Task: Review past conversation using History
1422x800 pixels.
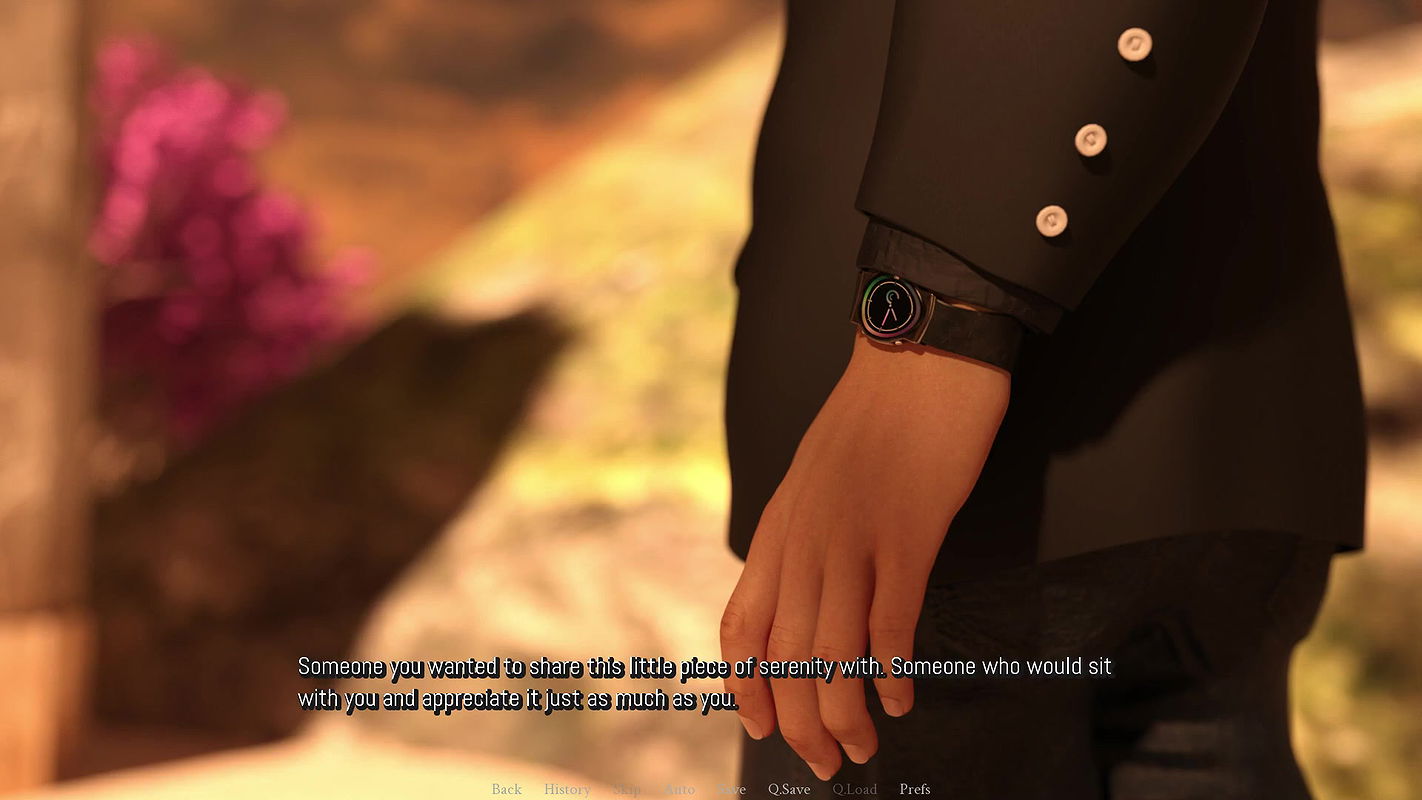Action: pyautogui.click(x=567, y=789)
